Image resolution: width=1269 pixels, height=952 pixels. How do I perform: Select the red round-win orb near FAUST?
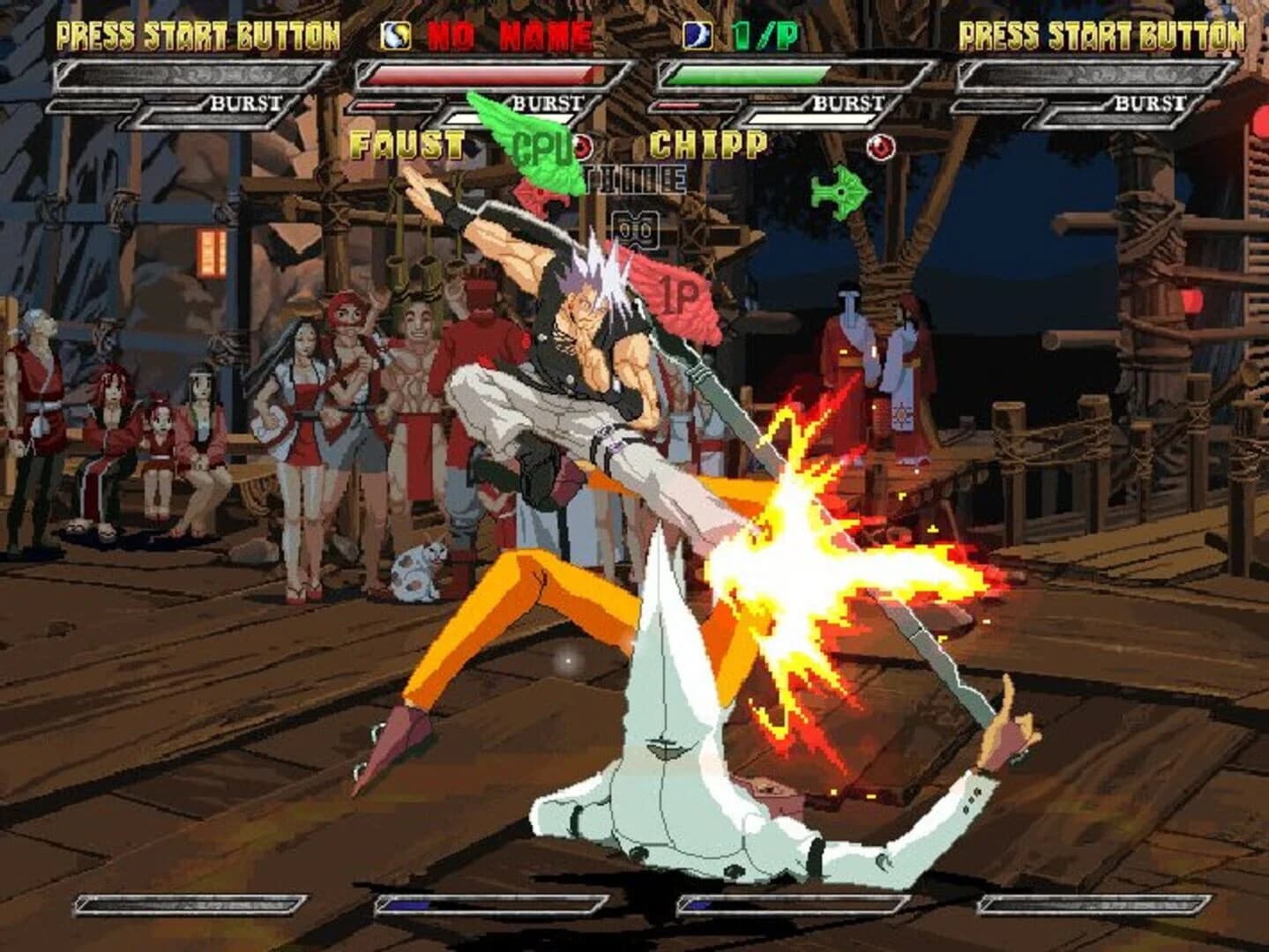point(582,145)
